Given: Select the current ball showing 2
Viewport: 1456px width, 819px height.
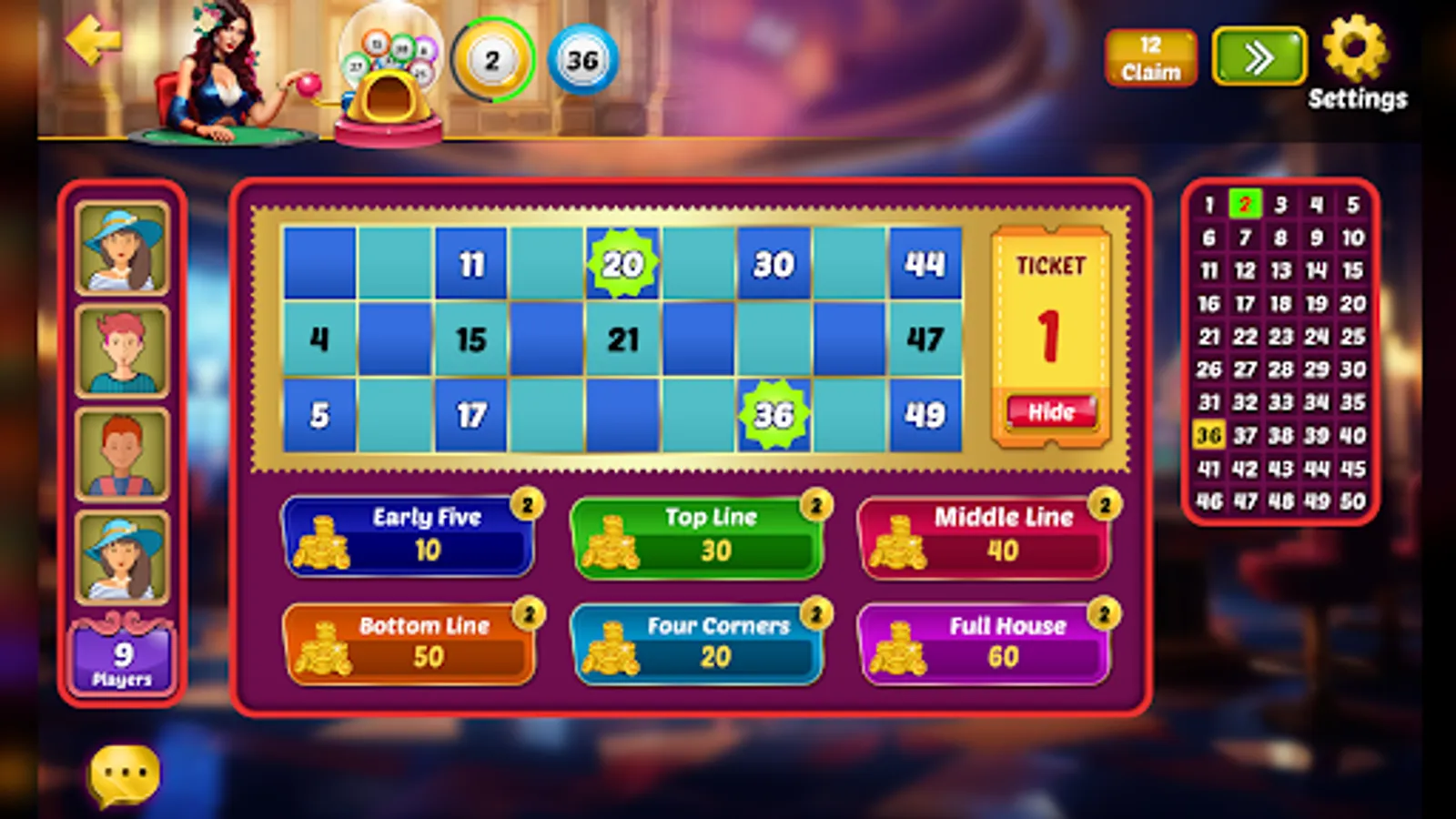Looking at the screenshot, I should (492, 59).
